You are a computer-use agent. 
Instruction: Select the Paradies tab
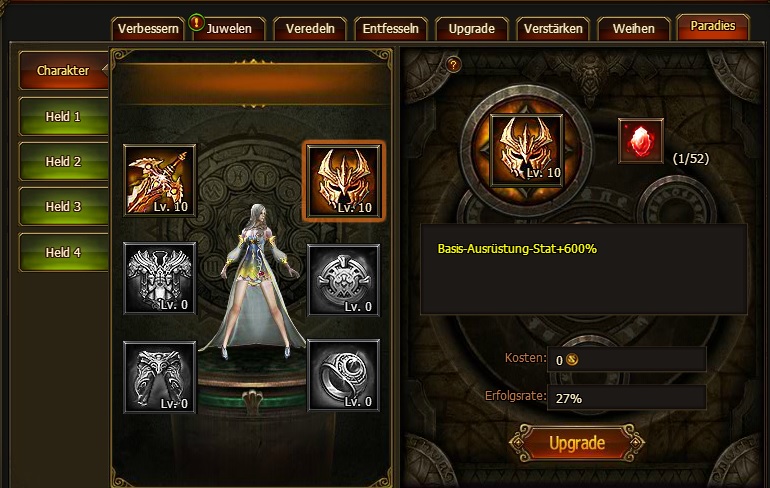(712, 26)
